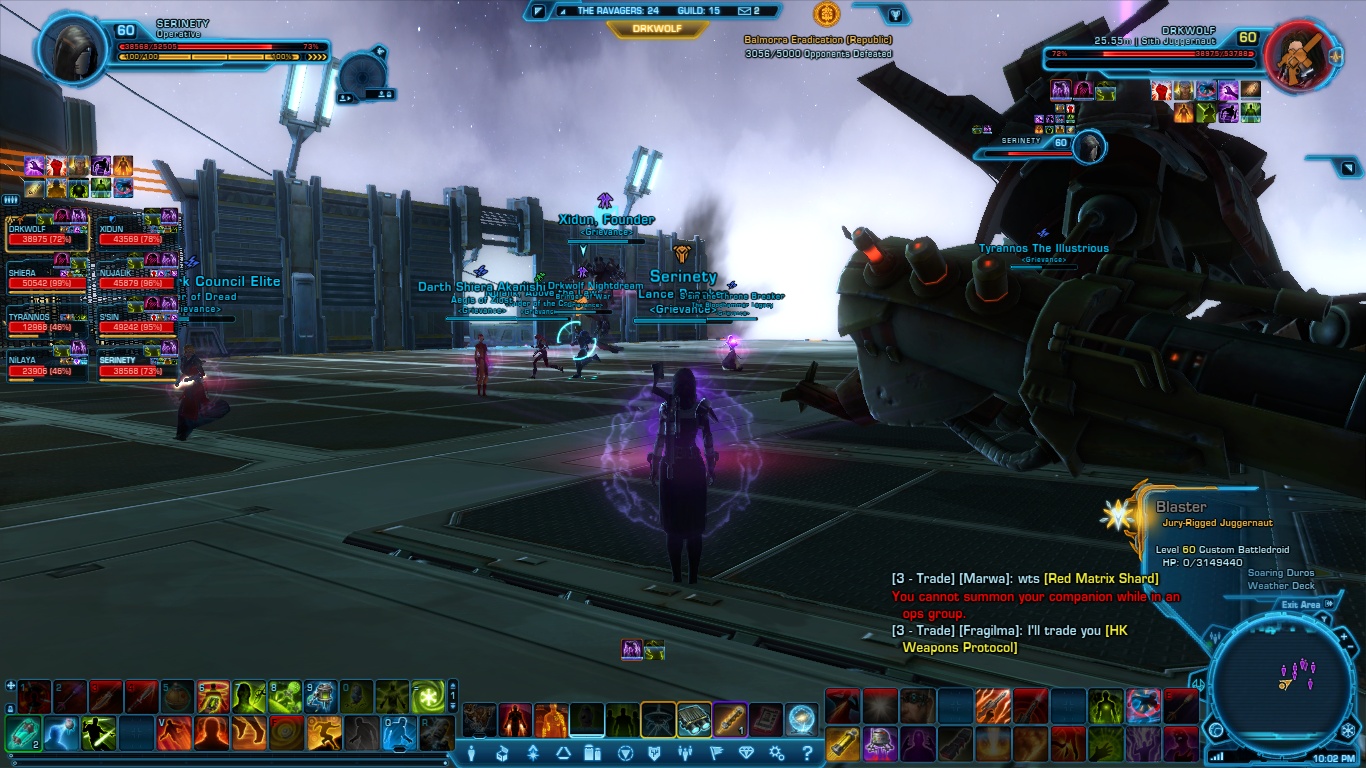
Task: Select S'sin's raid frame
Action: (137, 321)
